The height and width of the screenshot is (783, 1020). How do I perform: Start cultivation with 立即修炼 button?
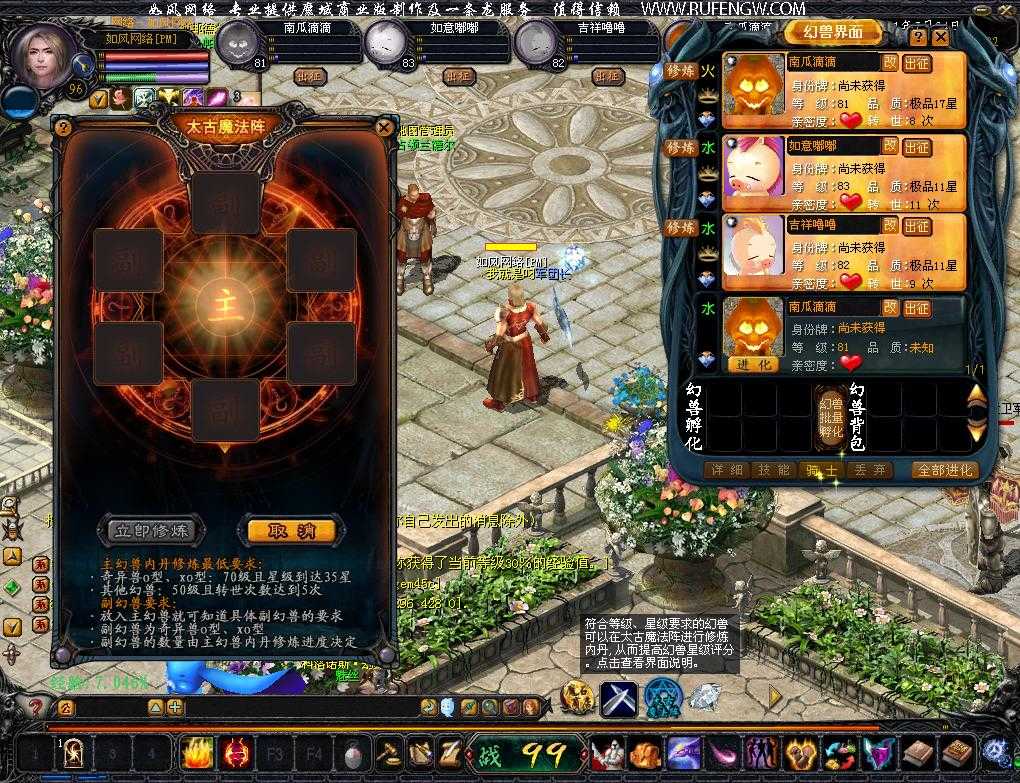[x=151, y=530]
